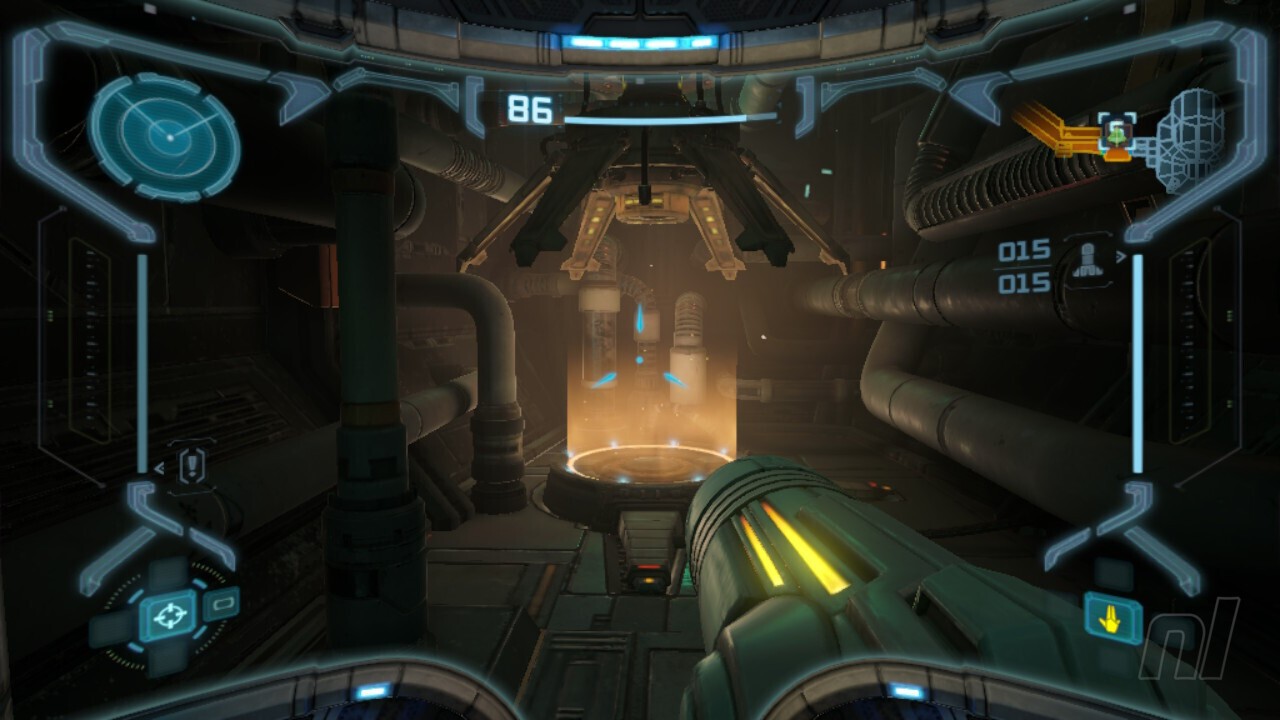
Task: Click the missile icon beside the 015 counter
Action: pyautogui.click(x=1088, y=262)
